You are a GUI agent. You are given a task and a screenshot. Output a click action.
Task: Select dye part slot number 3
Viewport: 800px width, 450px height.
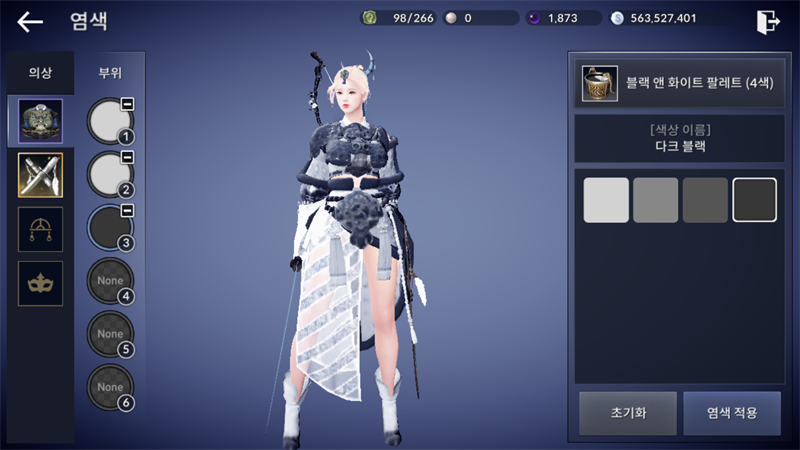point(110,229)
